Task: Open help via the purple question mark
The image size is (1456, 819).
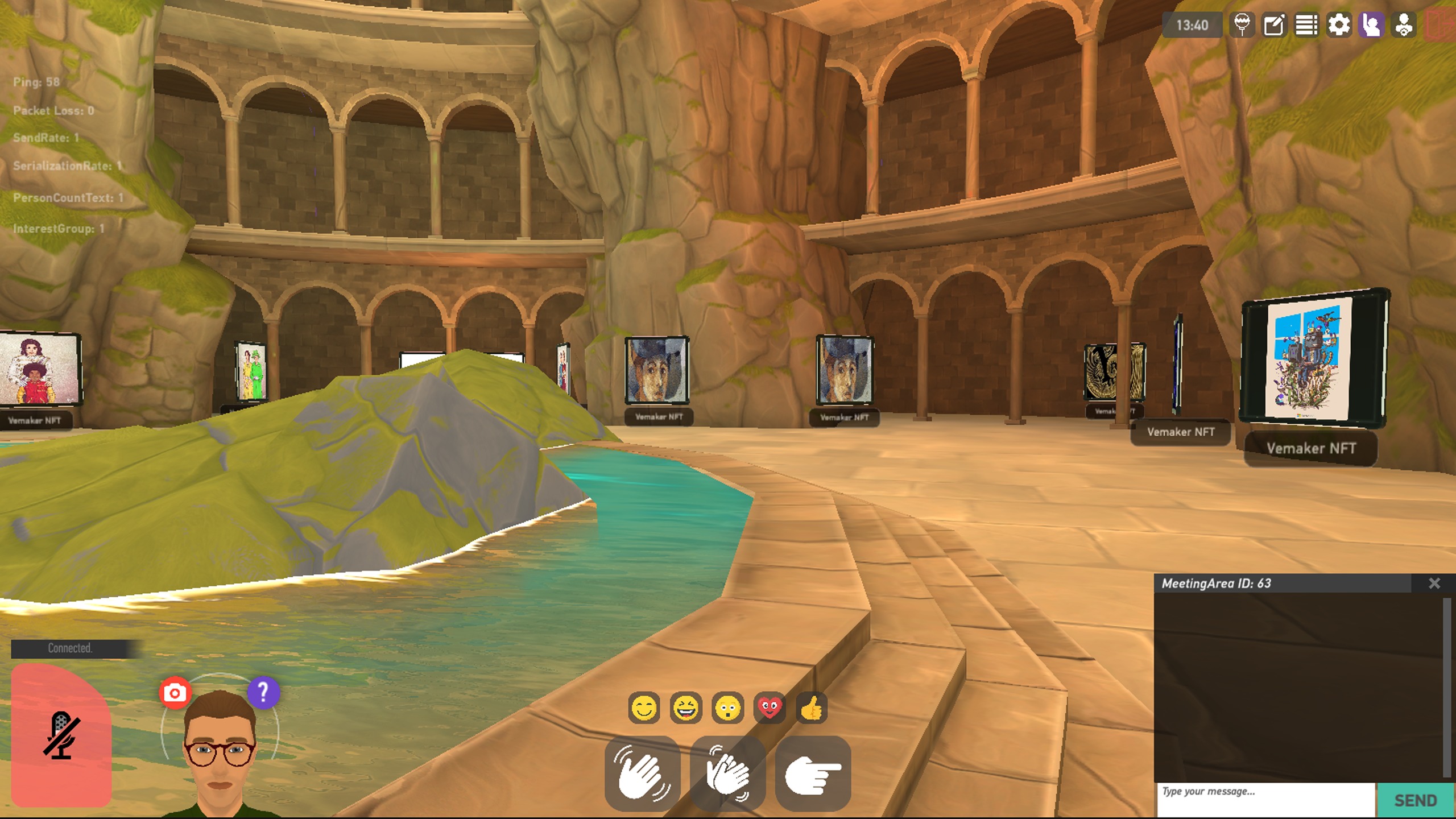Action: point(263,692)
